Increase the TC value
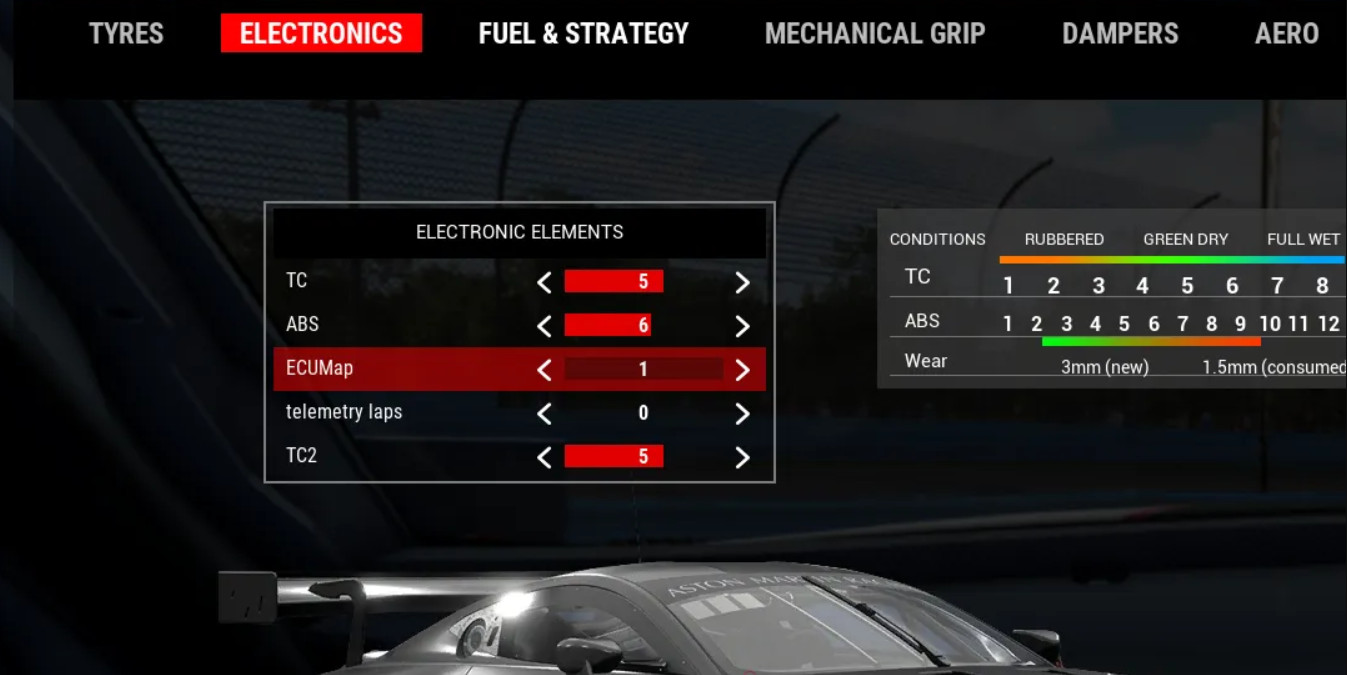The width and height of the screenshot is (1347, 675). (x=742, y=283)
